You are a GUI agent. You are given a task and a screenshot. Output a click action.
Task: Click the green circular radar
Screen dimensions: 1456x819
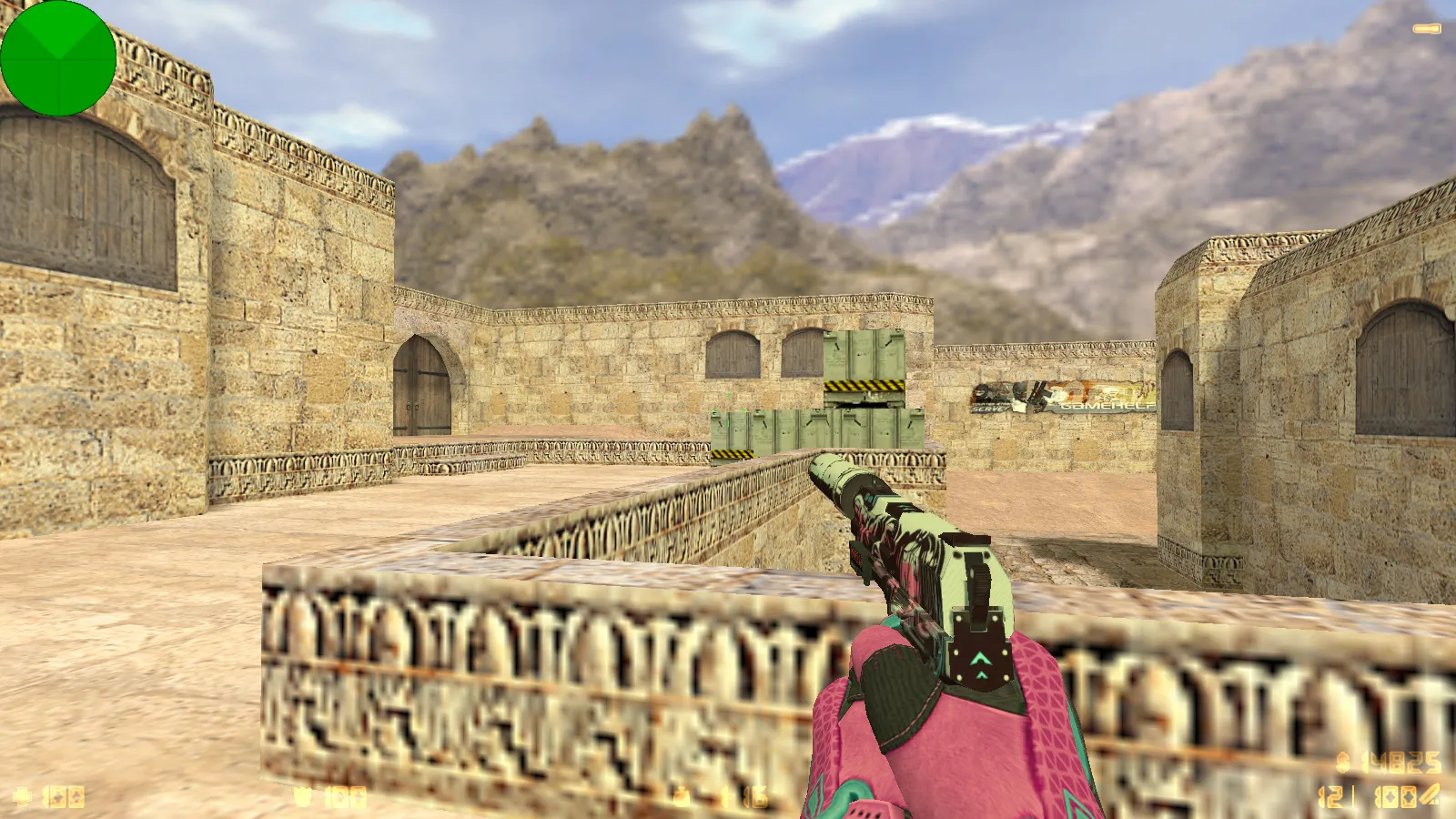58,58
